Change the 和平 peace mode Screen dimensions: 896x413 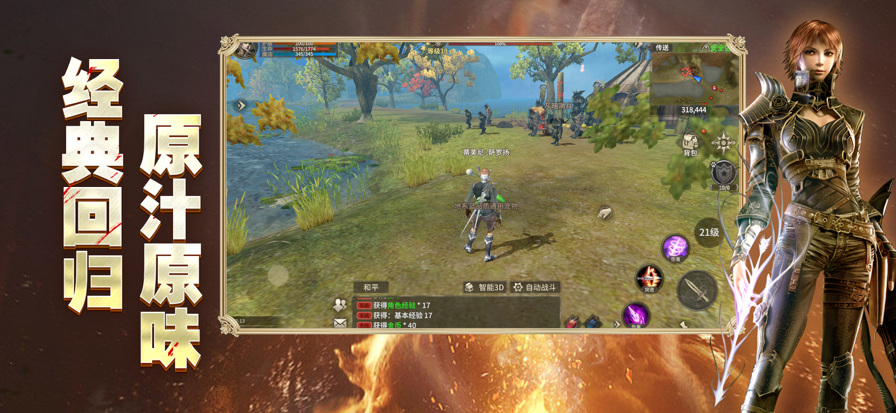[371, 287]
